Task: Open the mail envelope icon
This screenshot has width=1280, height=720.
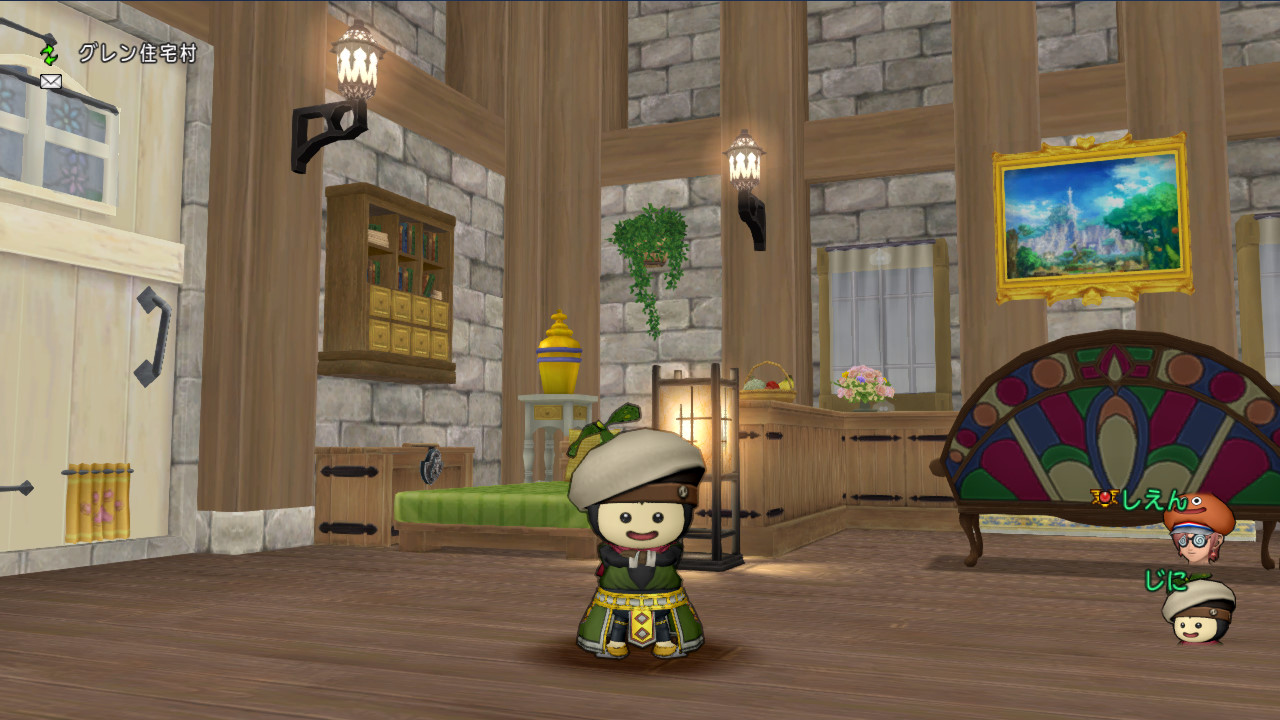Action: [51, 81]
